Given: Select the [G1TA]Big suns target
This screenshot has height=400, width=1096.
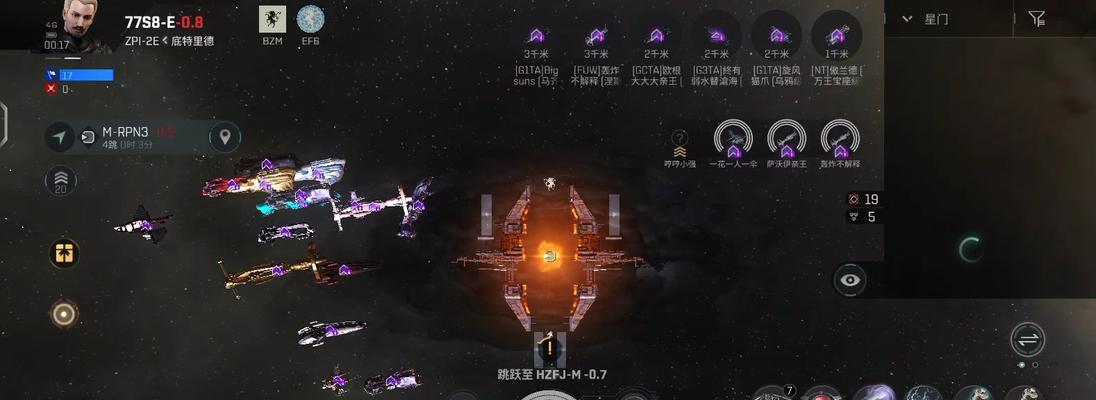Looking at the screenshot, I should coord(537,36).
